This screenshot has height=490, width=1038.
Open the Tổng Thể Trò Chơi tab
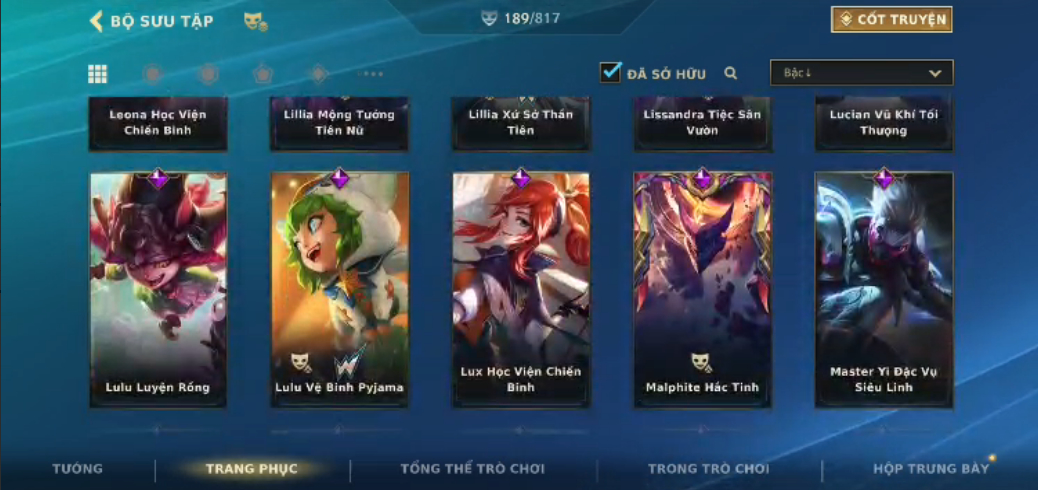pos(472,468)
